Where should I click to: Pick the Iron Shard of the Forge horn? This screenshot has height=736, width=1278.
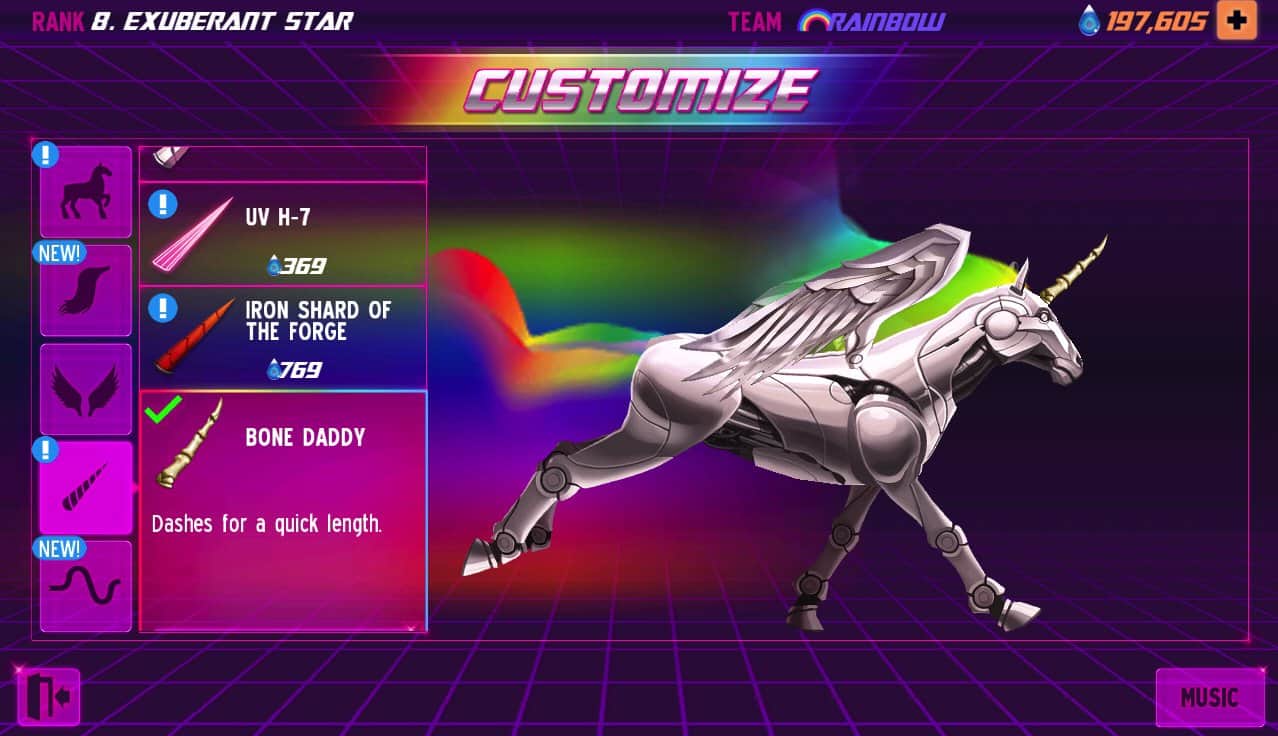pos(284,338)
